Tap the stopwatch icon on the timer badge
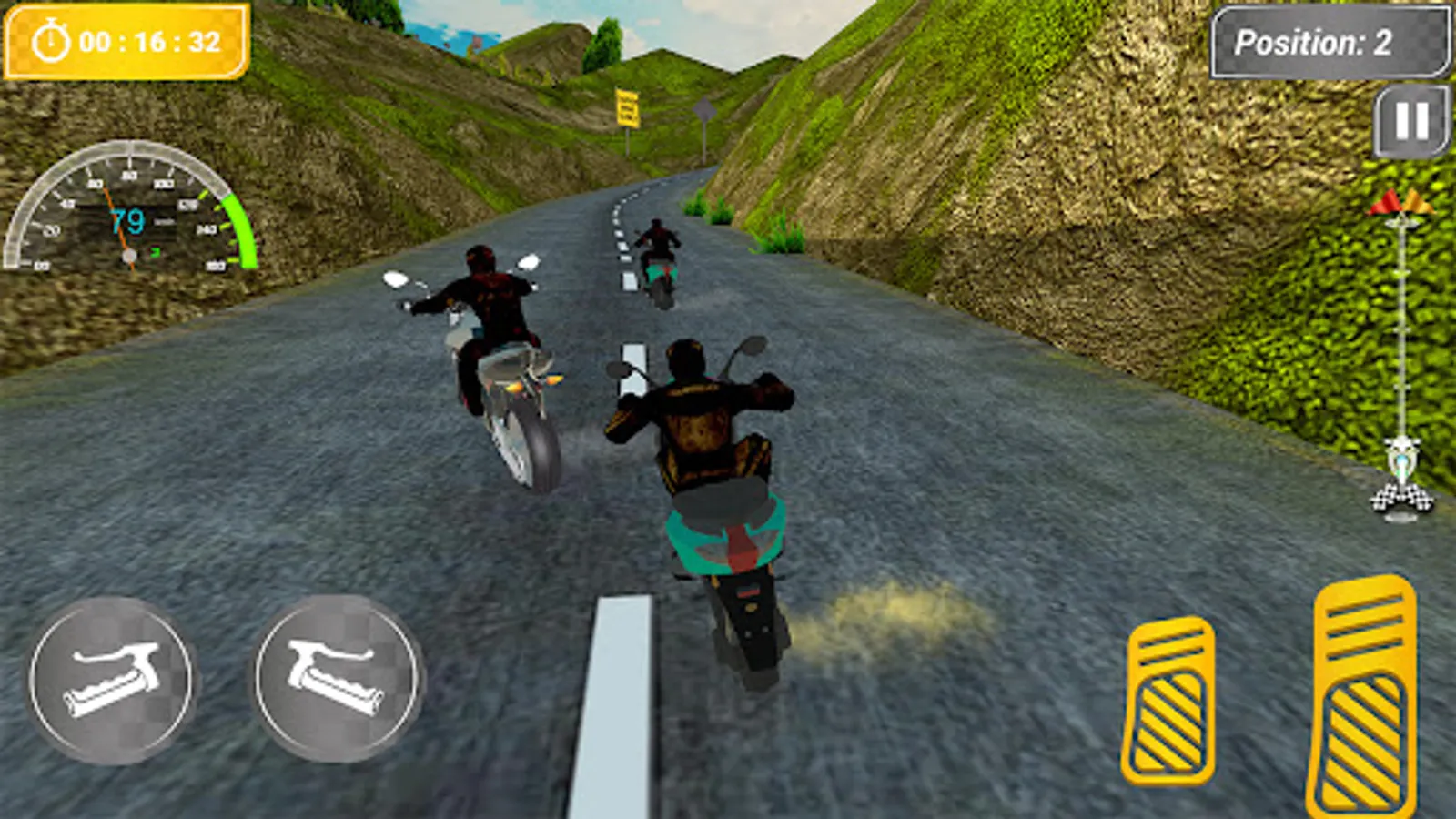Image resolution: width=1456 pixels, height=819 pixels. (52, 39)
